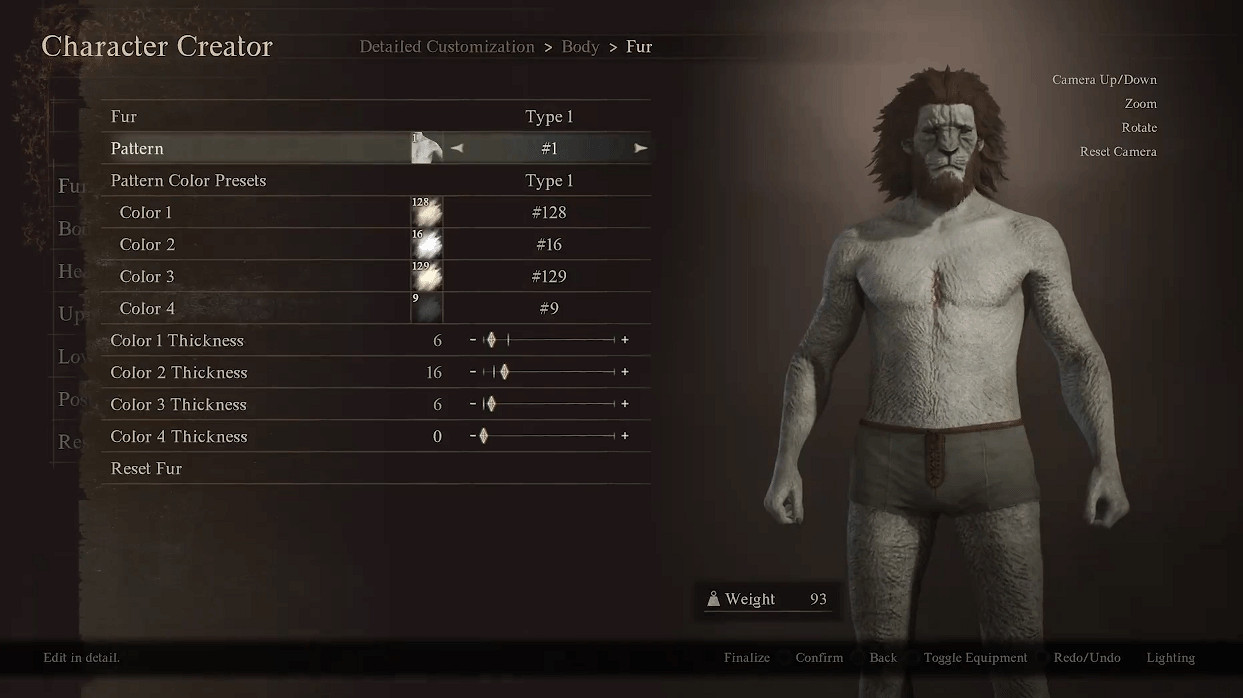Select the Color 4 swatch #9

tap(427, 308)
